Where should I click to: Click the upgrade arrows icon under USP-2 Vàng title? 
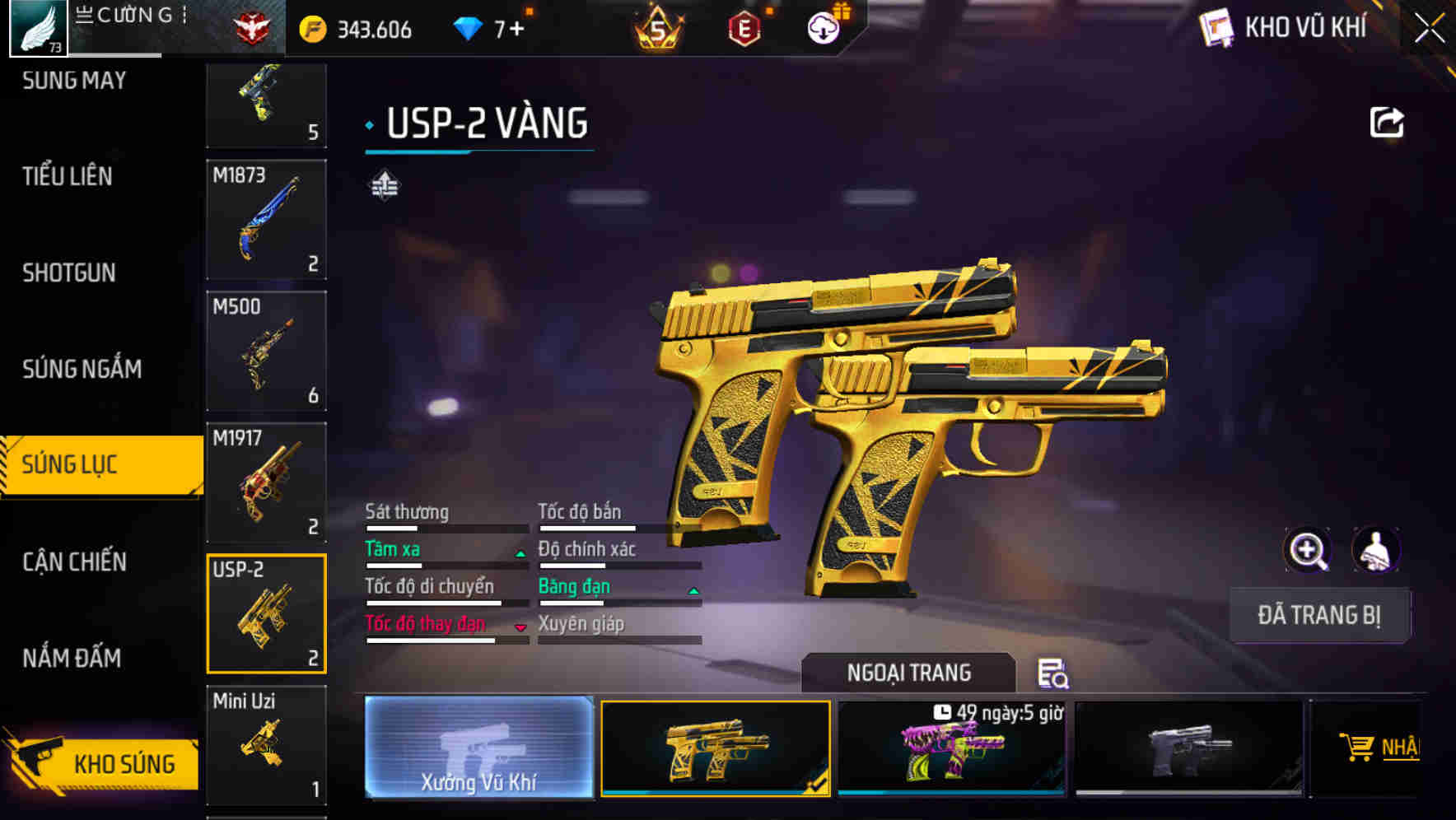384,184
